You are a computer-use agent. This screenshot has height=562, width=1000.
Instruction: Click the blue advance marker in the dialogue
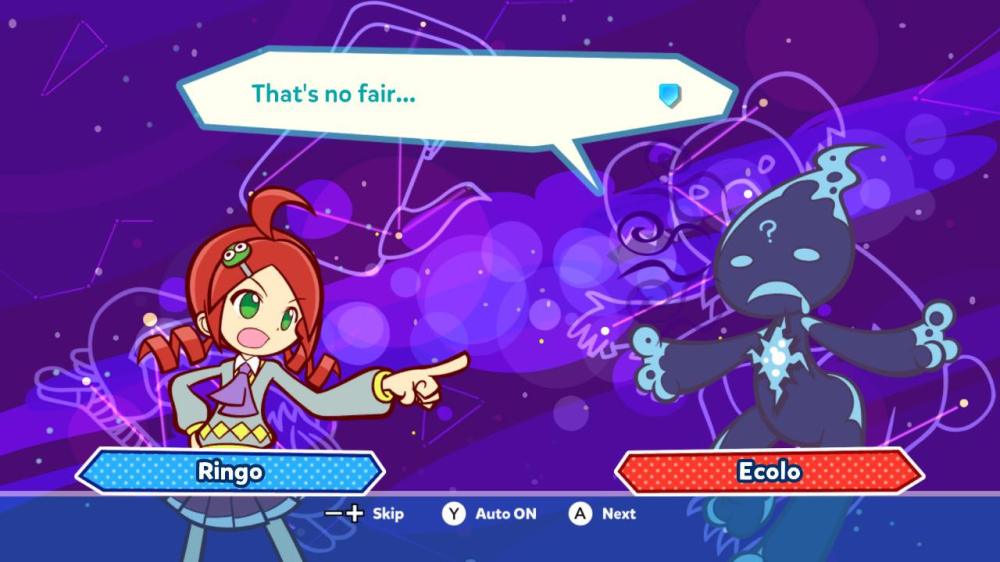(669, 95)
